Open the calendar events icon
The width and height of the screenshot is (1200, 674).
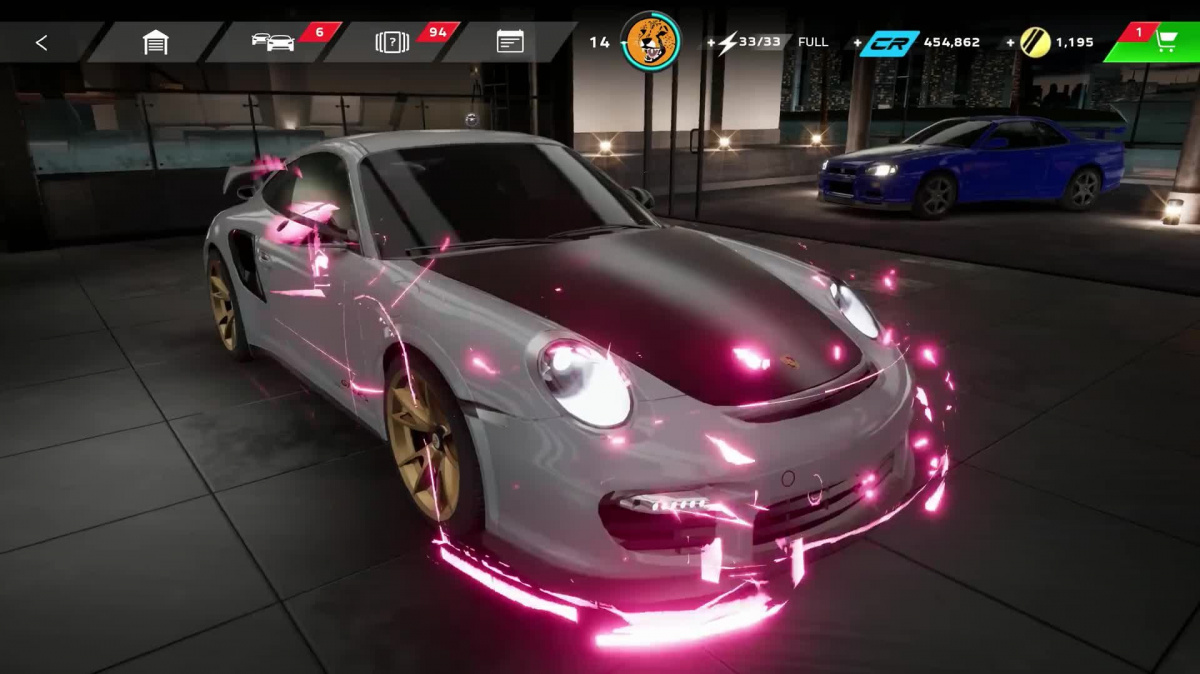[x=510, y=42]
